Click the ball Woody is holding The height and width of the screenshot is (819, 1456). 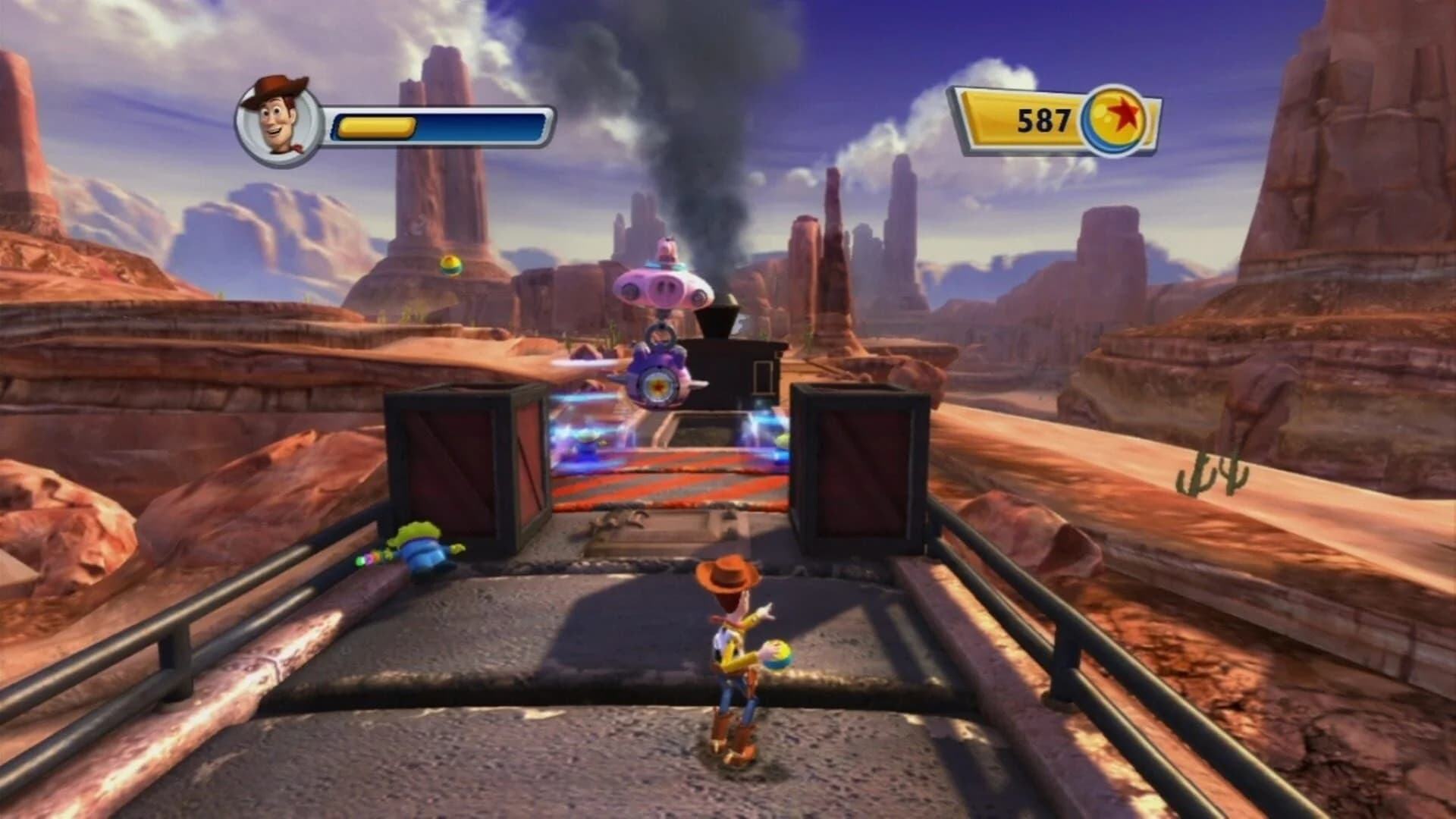(x=777, y=654)
